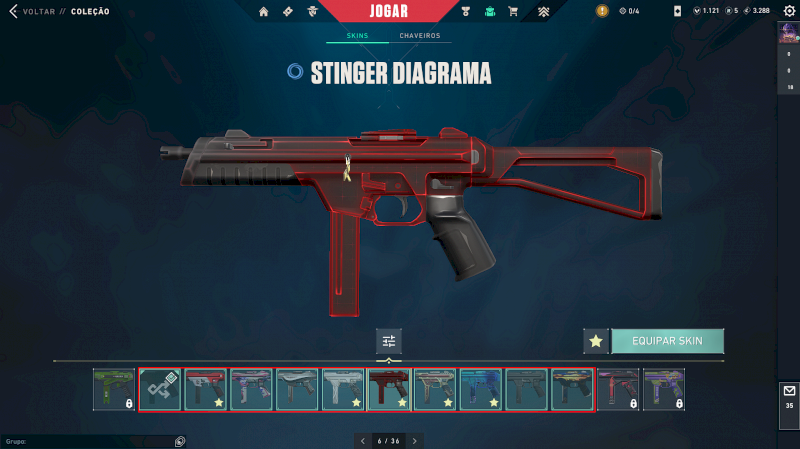This screenshot has width=800, height=449.
Task: Go to previous weapon page arrow
Action: point(362,440)
